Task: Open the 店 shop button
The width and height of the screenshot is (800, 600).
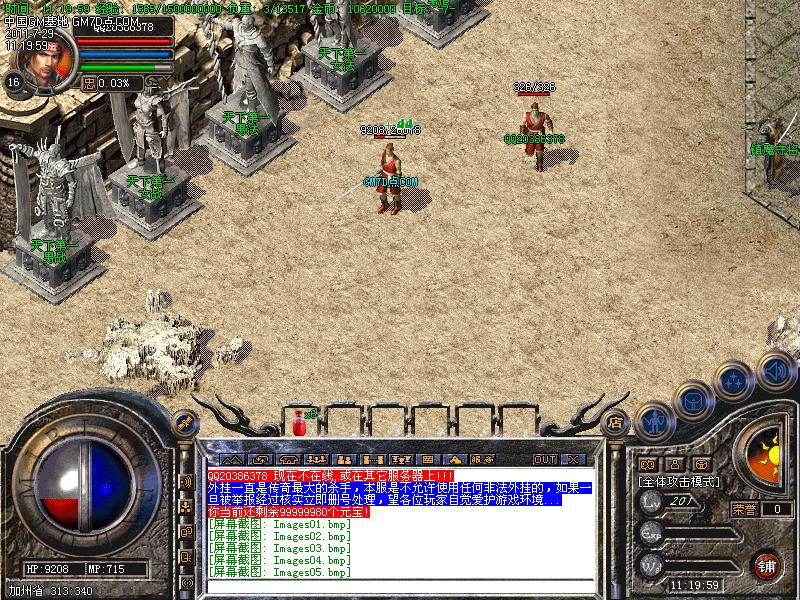Action: click(x=616, y=421)
